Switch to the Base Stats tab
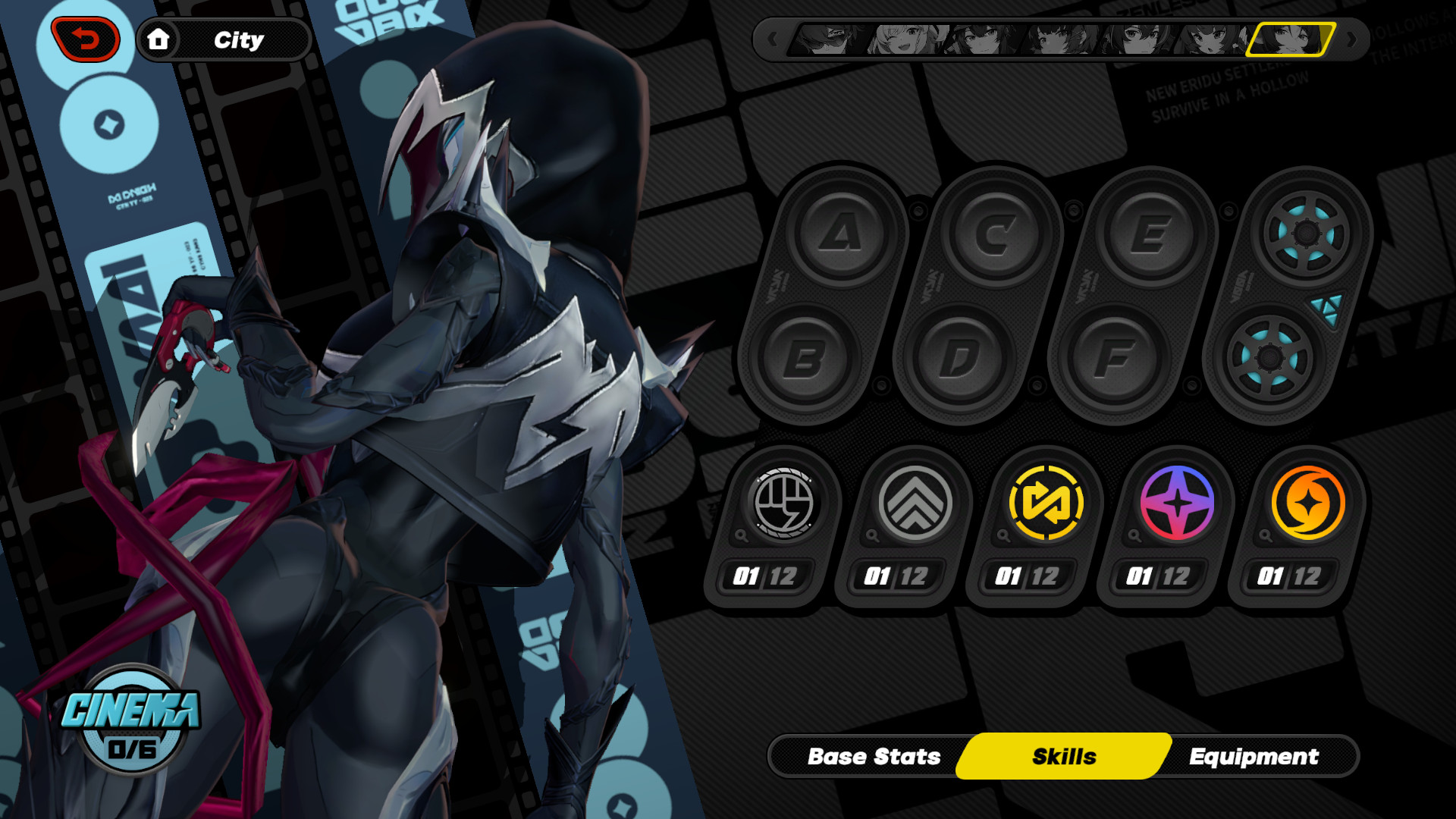The height and width of the screenshot is (819, 1456). coord(874,756)
